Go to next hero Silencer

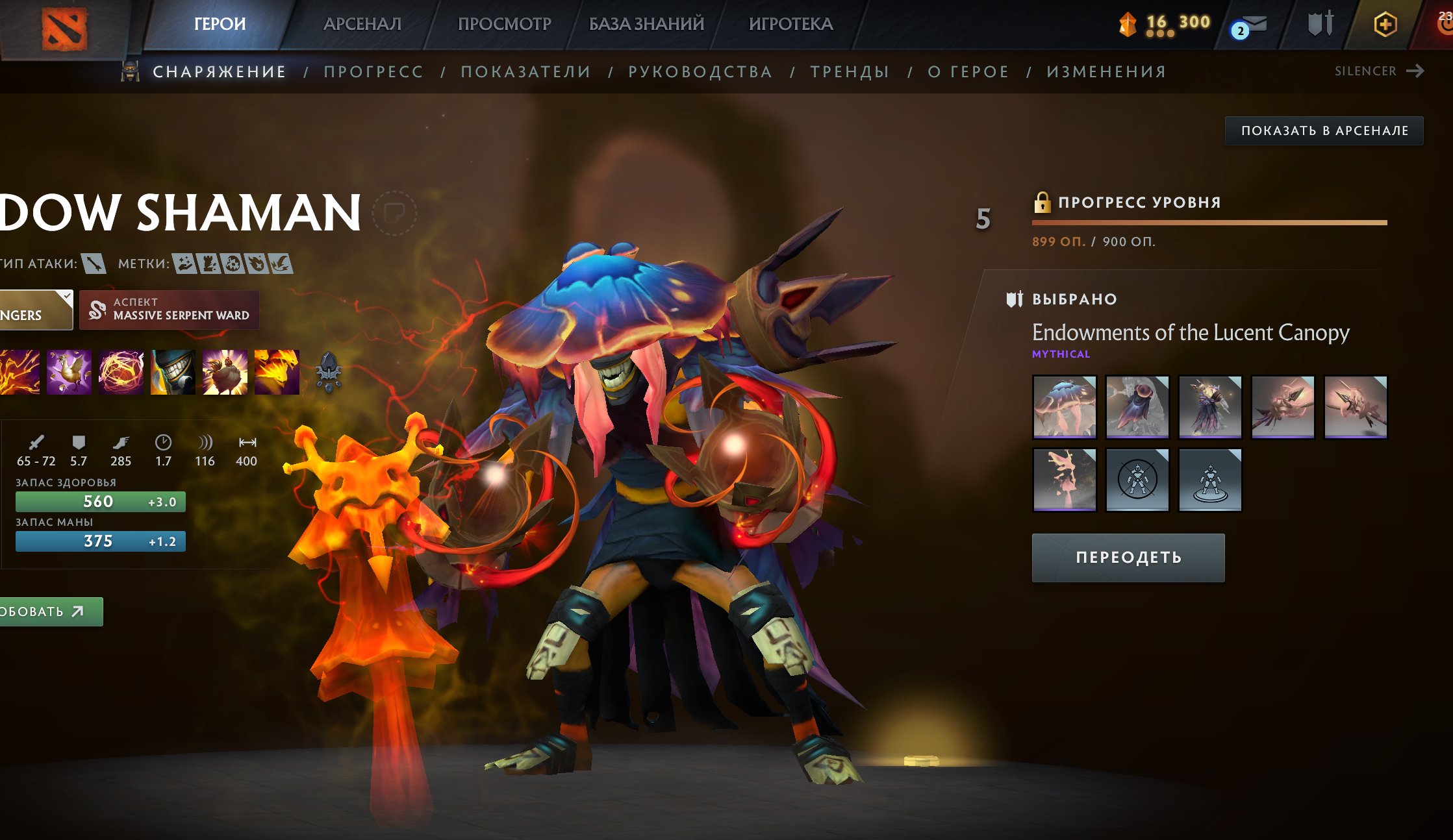tap(1379, 71)
